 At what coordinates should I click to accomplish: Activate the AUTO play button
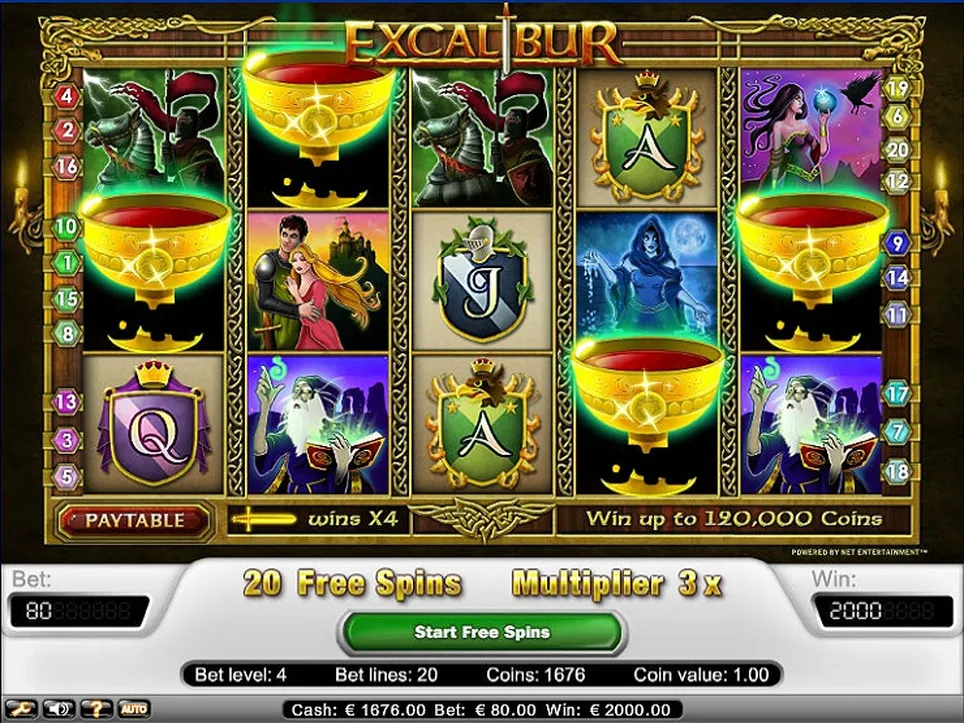tap(134, 709)
